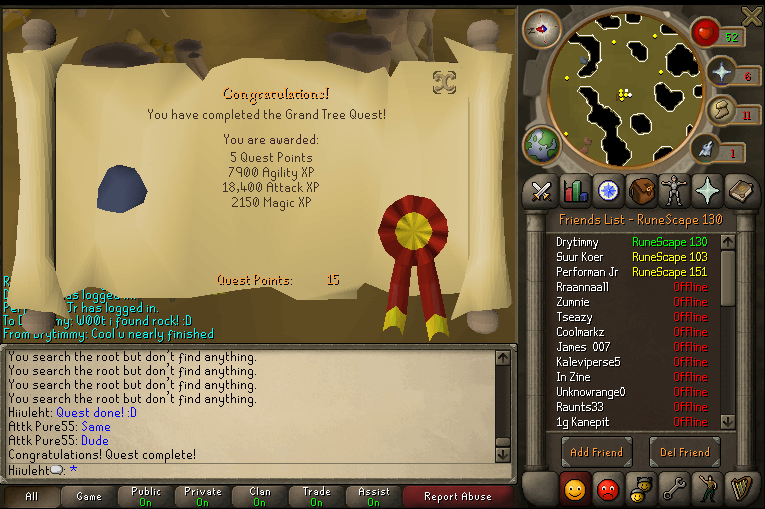Screen dimensions: 765x509
Task: Close the quest complete scroll
Action: click(x=444, y=81)
